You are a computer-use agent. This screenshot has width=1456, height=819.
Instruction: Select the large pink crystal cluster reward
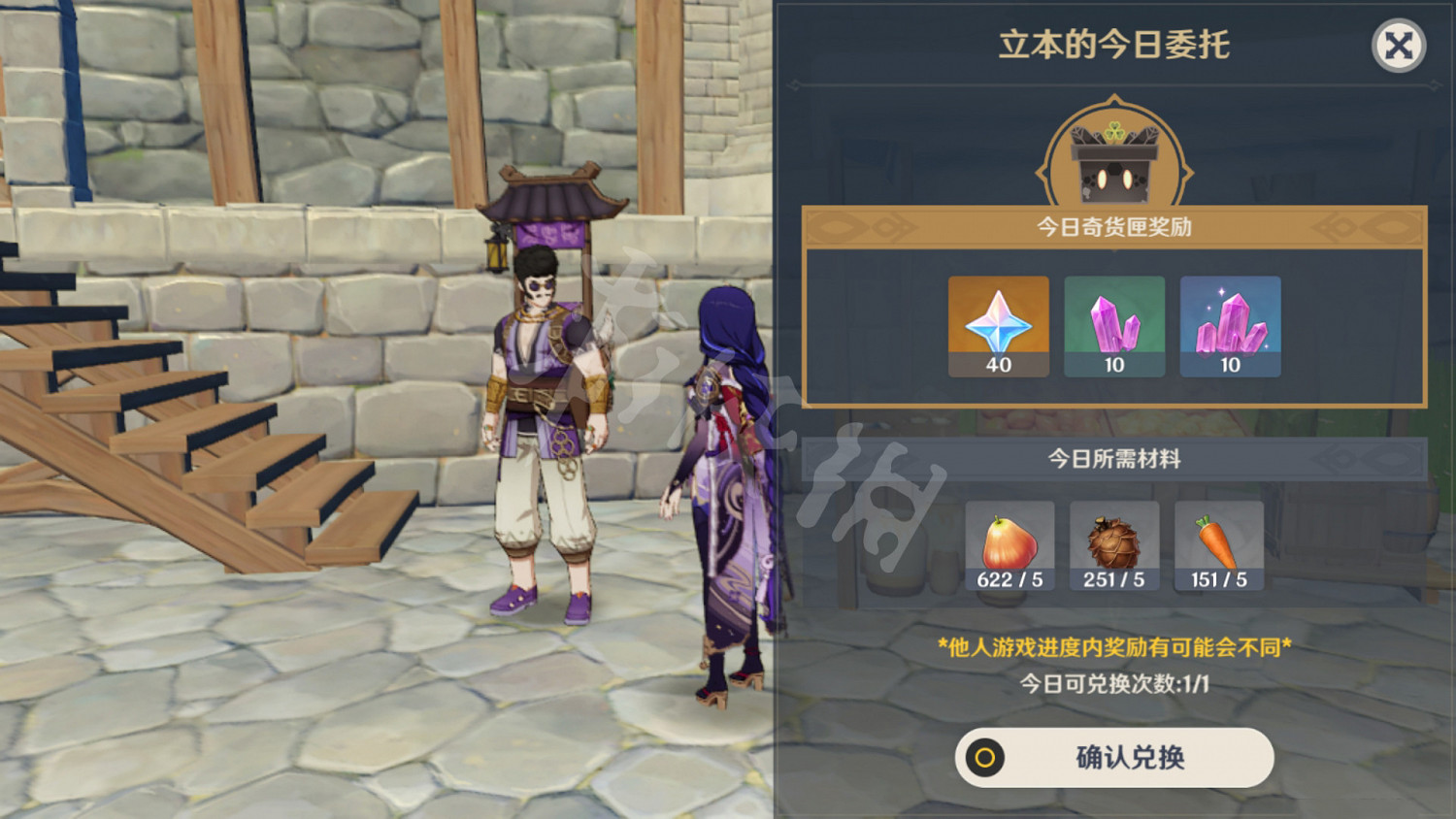coord(1230,325)
